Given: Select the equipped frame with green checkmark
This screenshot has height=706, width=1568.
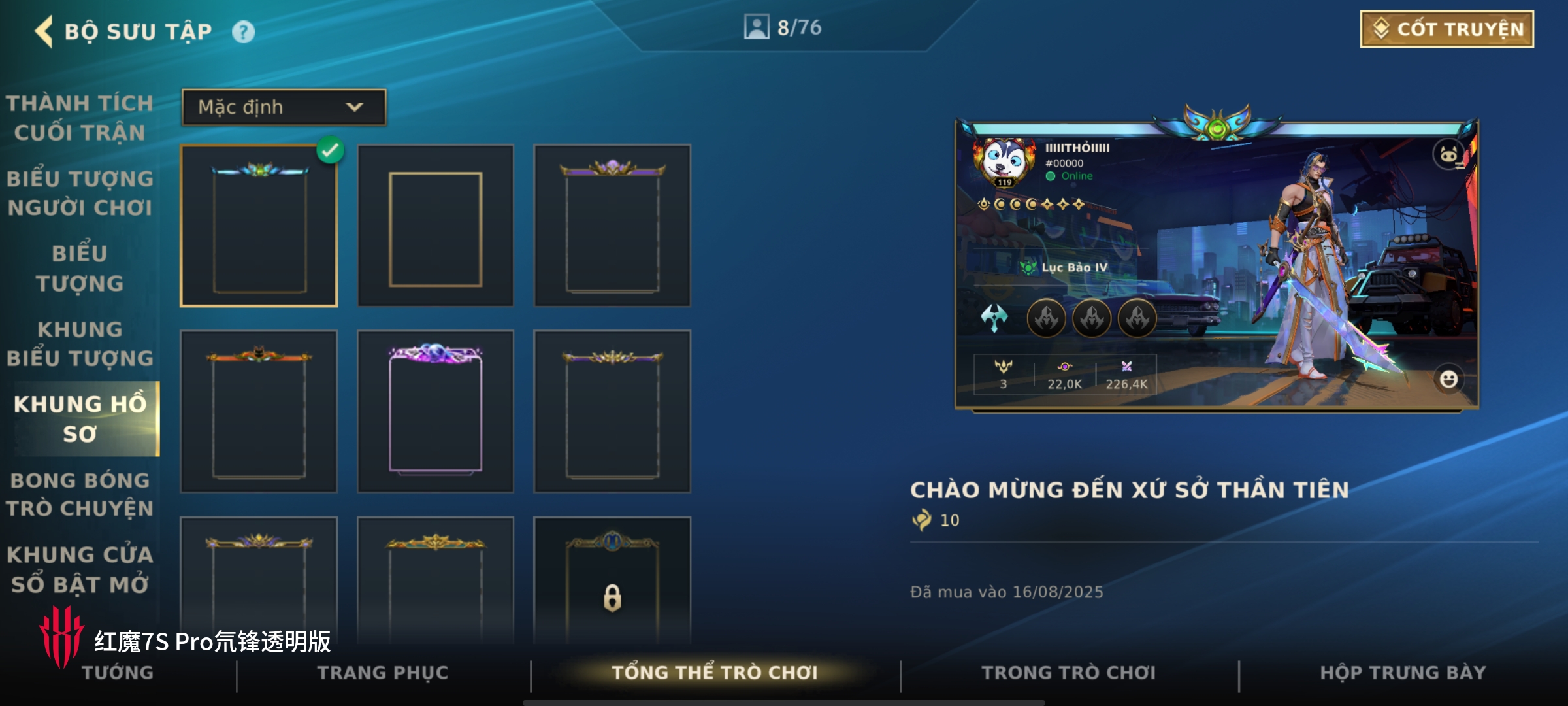Looking at the screenshot, I should [x=259, y=226].
